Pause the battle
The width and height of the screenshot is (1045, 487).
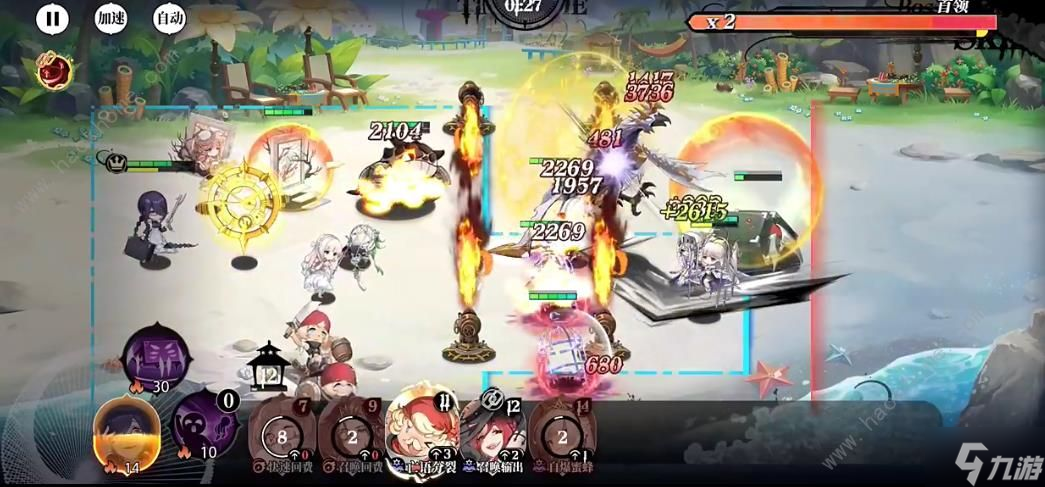(53, 17)
